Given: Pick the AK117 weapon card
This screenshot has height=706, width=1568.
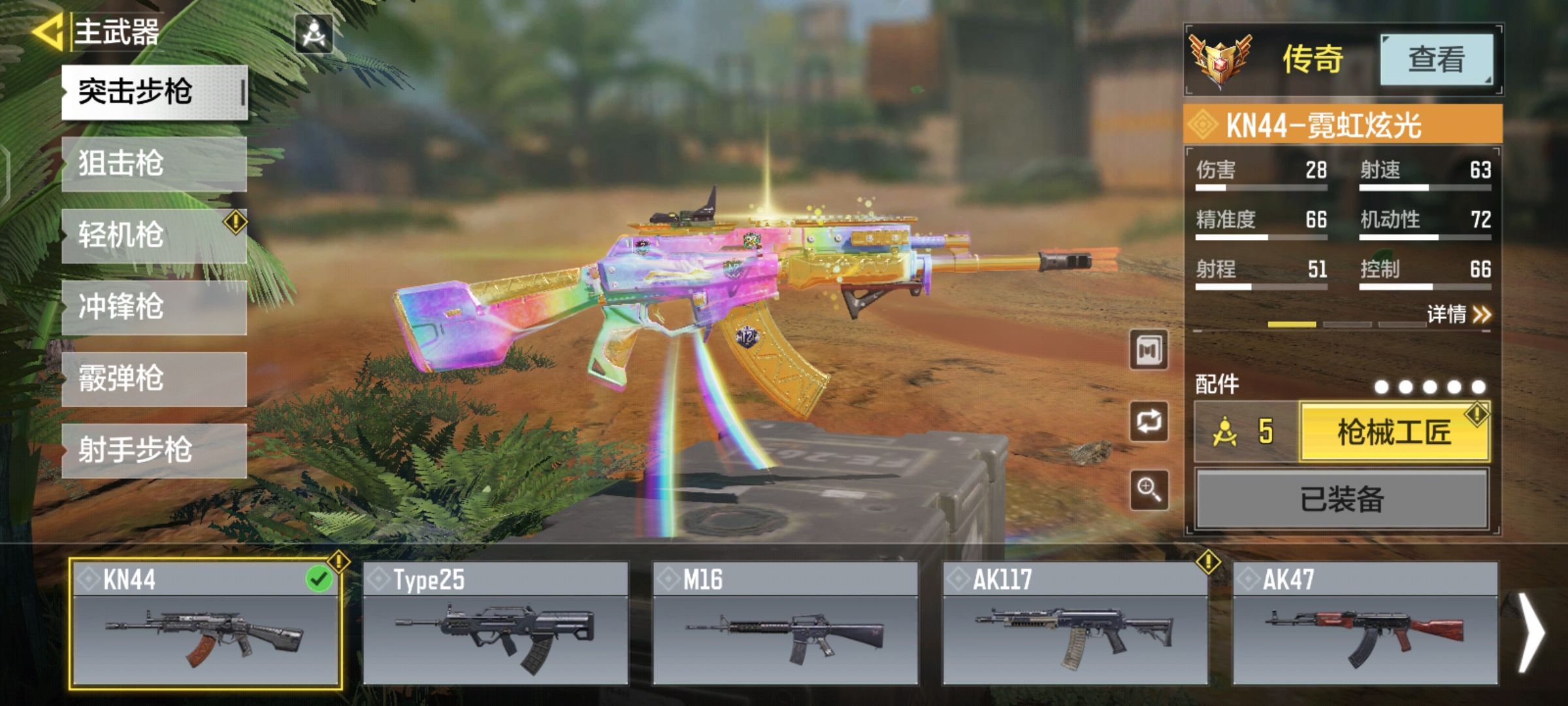Looking at the screenshot, I should point(1075,624).
